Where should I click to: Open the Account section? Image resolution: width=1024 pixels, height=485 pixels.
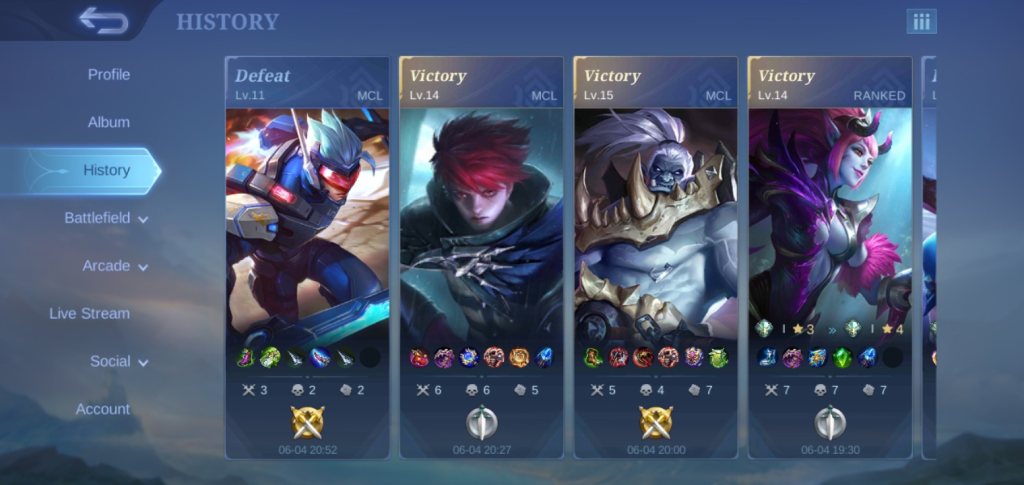click(x=103, y=409)
